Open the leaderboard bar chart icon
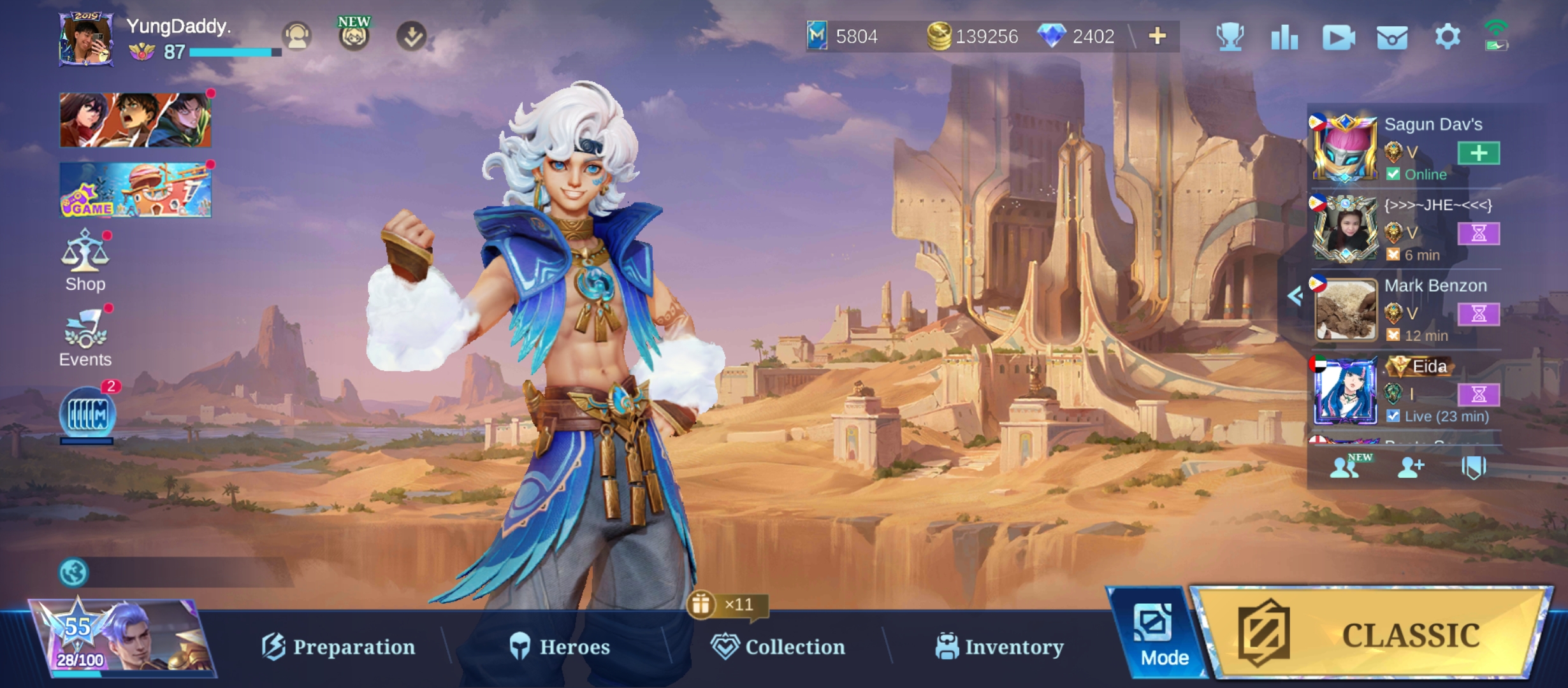The width and height of the screenshot is (1568, 688). 1284,37
